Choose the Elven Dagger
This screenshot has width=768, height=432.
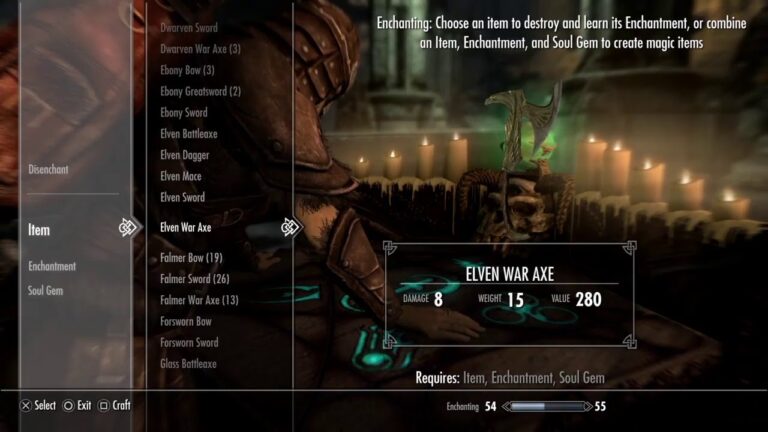185,155
